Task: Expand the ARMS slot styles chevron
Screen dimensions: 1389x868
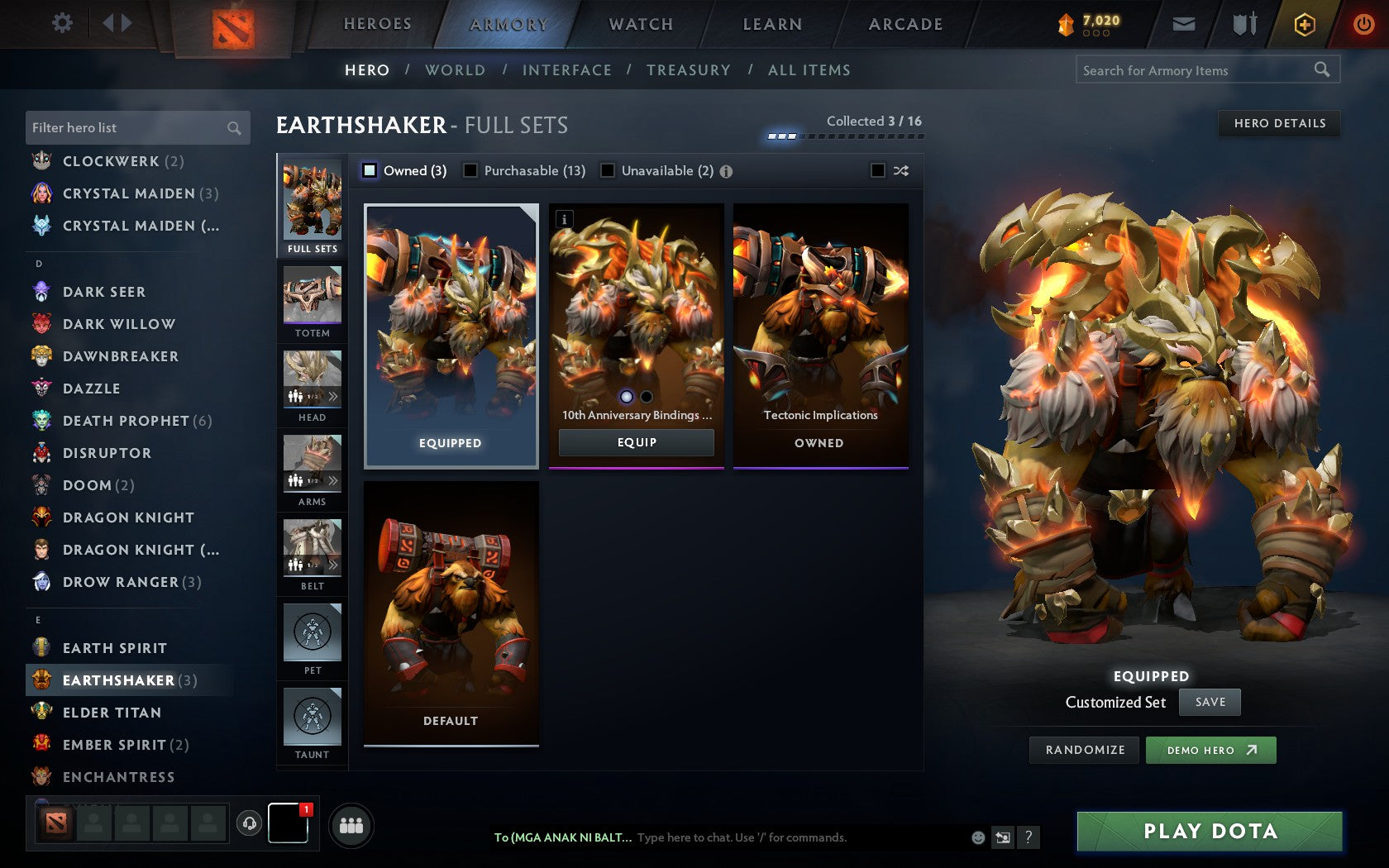Action: click(x=333, y=479)
